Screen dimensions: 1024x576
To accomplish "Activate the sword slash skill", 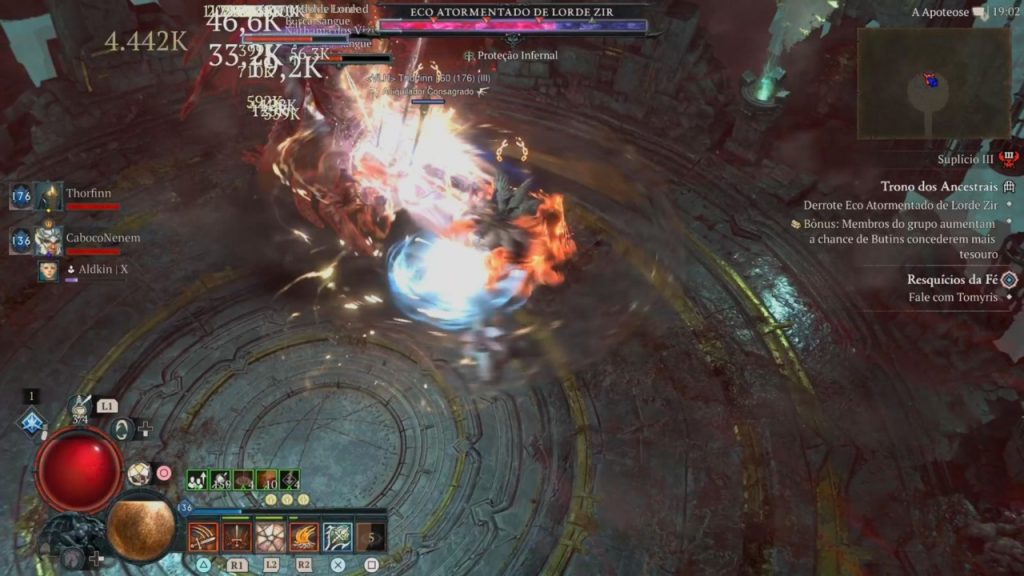I will coord(204,537).
